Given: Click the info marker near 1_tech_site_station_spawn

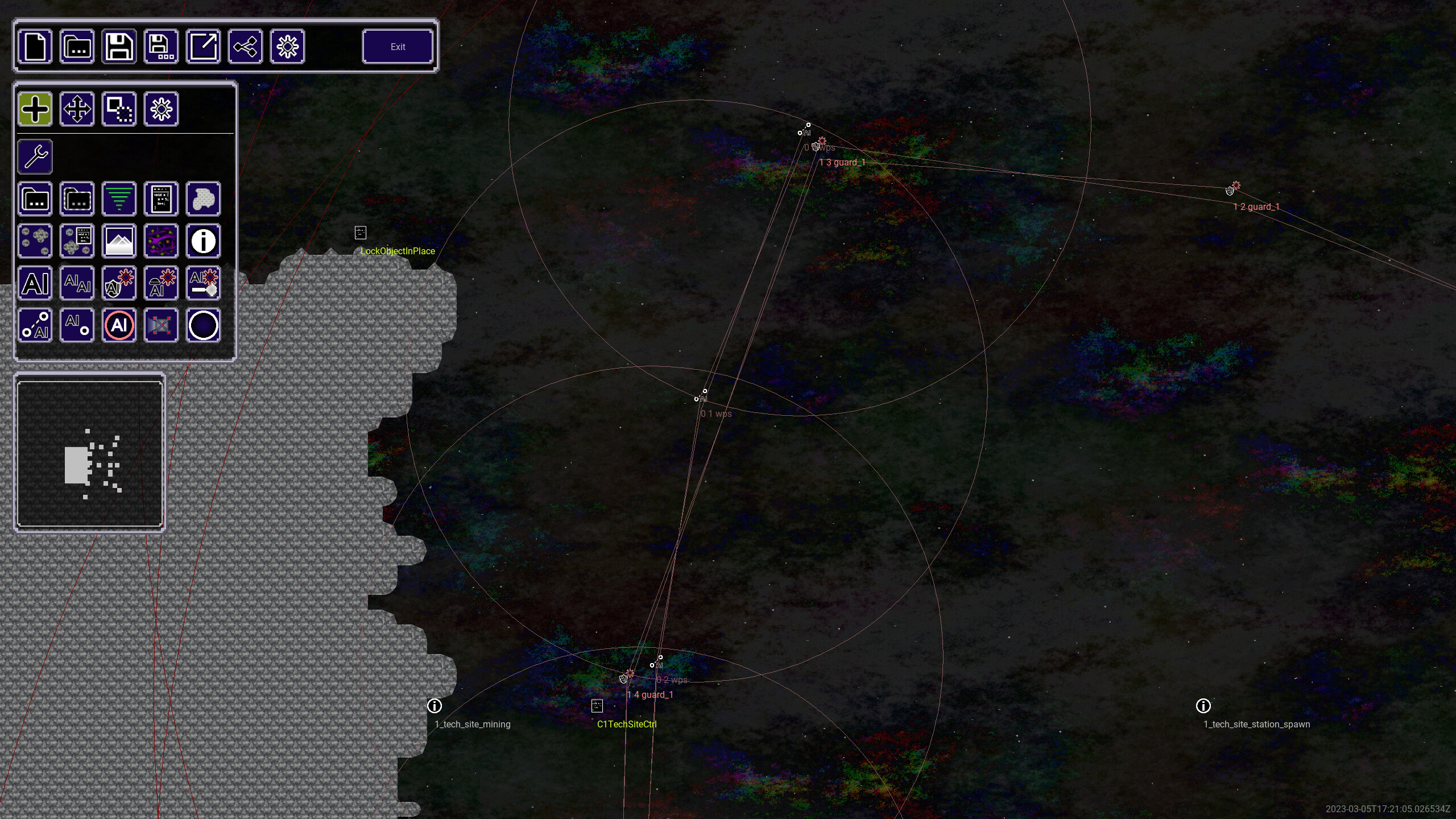Looking at the screenshot, I should tap(1204, 706).
